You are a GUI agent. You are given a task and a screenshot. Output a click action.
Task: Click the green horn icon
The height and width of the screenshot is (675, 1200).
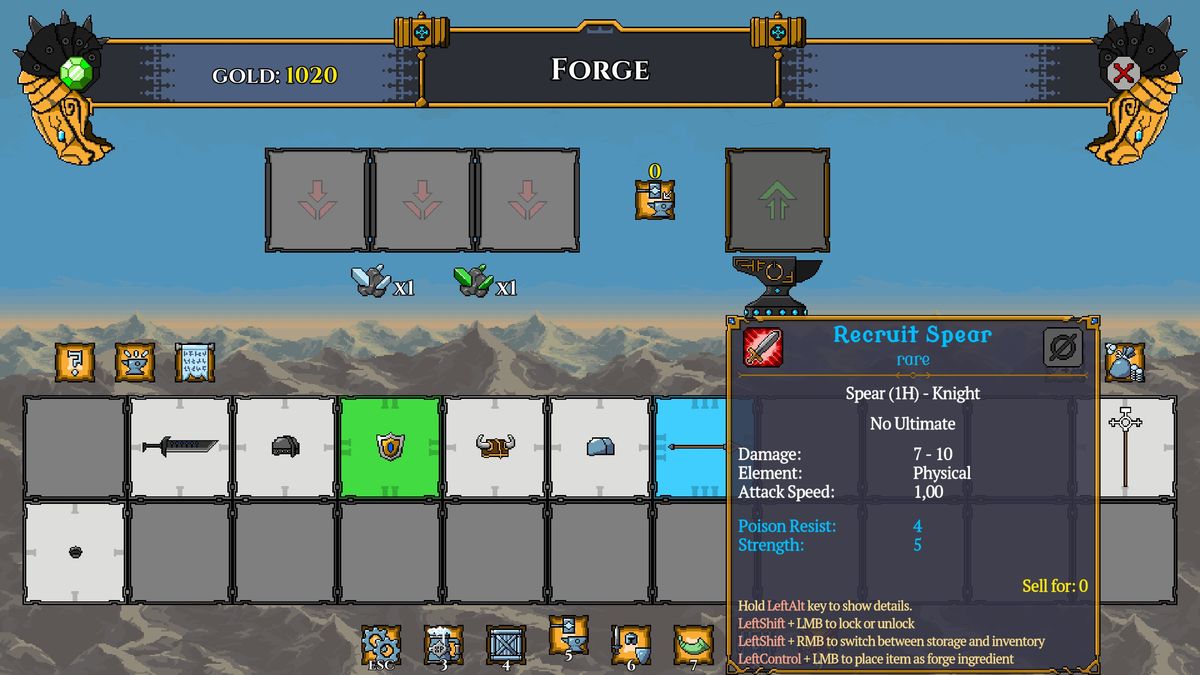[693, 645]
